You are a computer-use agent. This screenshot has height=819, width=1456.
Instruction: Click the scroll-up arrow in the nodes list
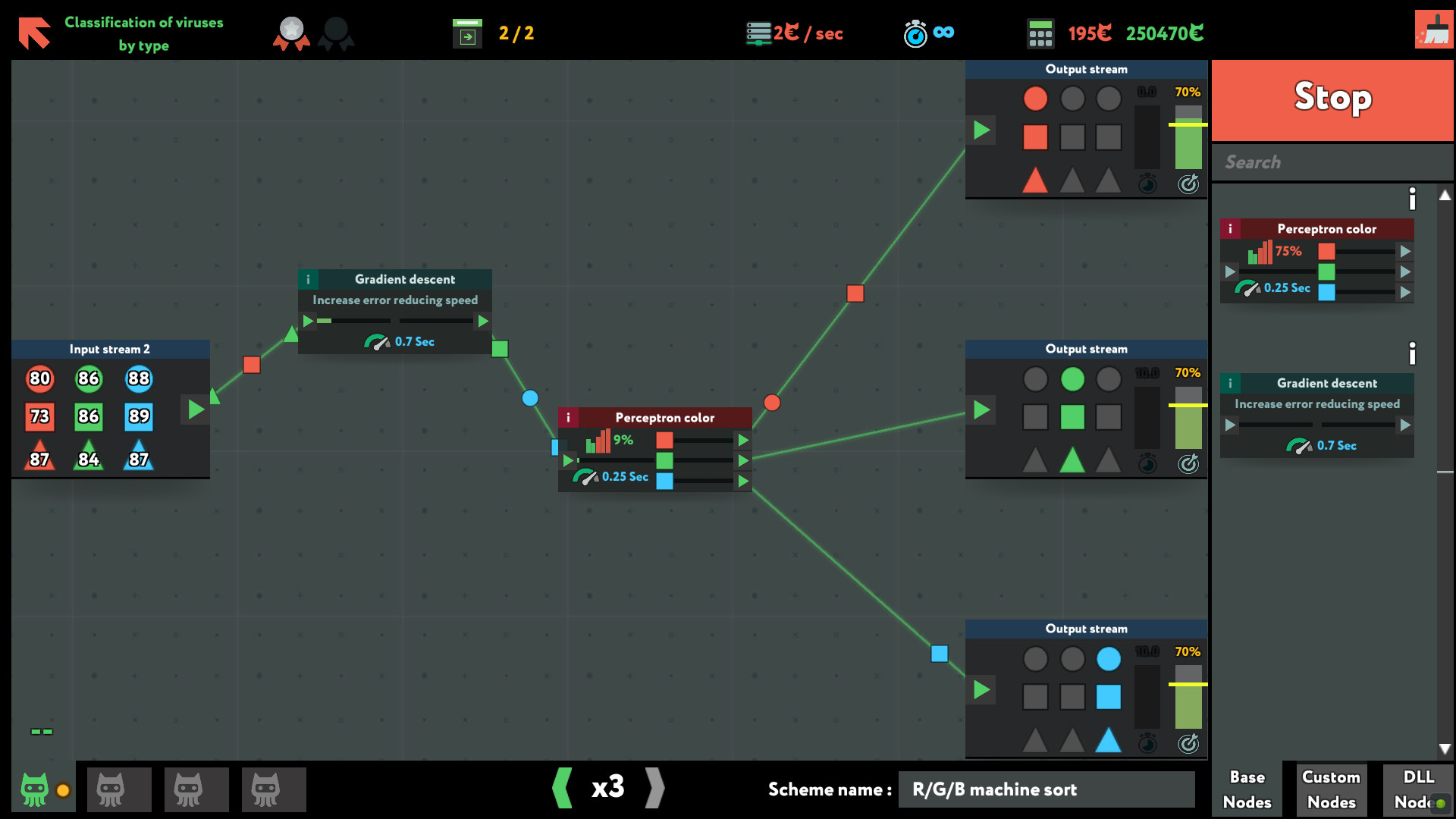1444,195
